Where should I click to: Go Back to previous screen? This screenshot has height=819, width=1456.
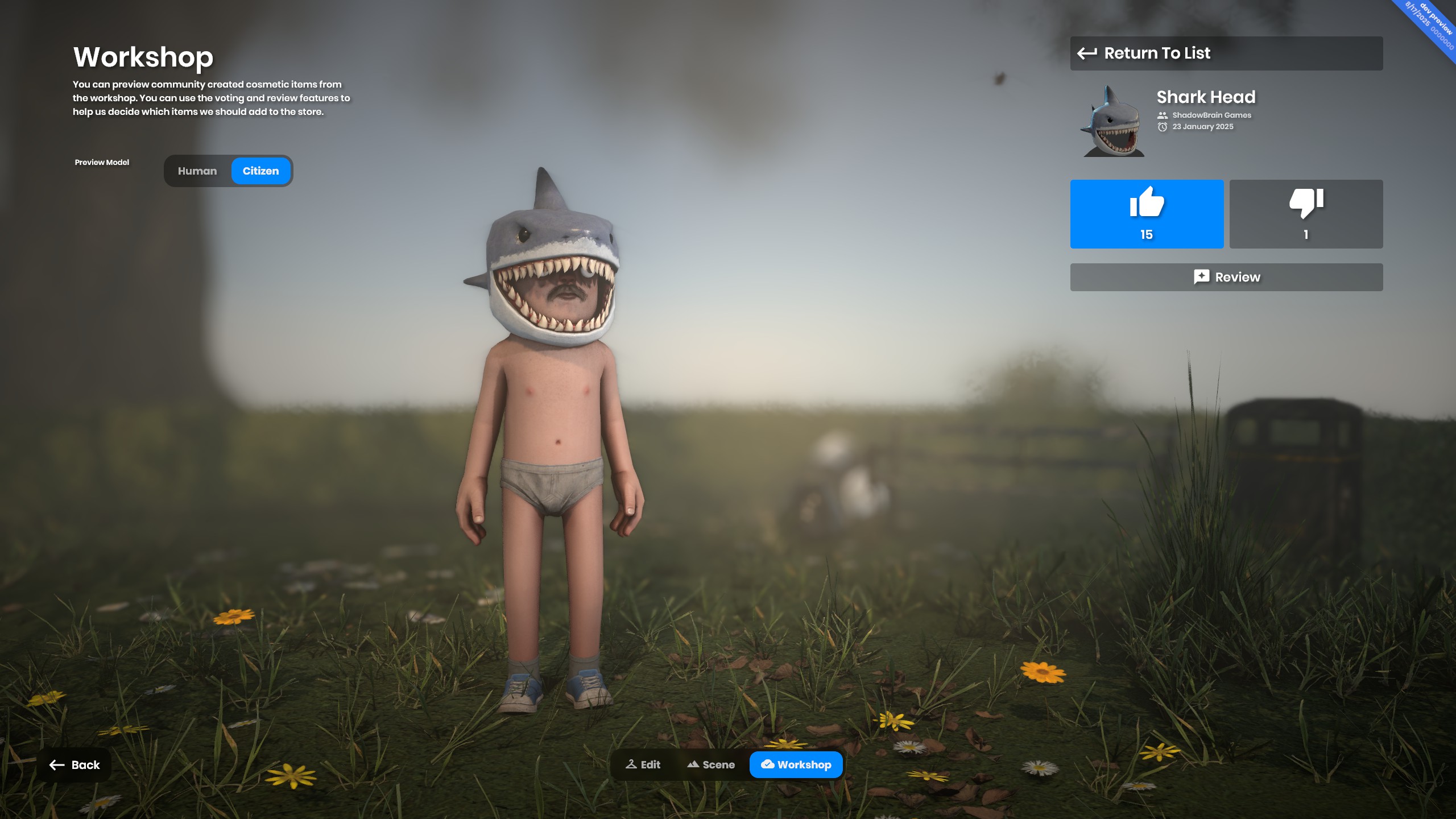point(75,765)
